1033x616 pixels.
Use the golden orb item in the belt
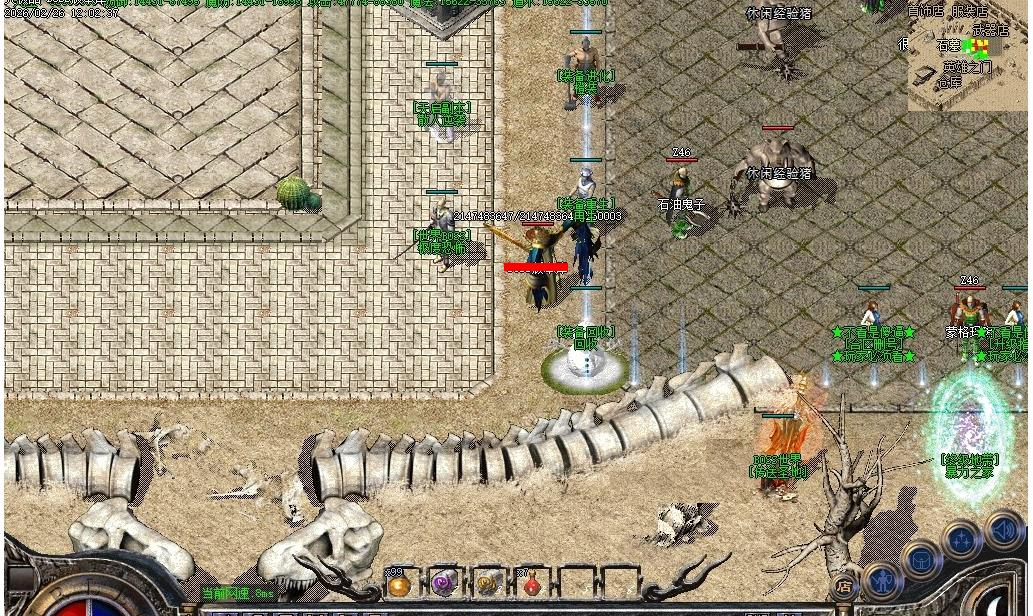(x=399, y=585)
